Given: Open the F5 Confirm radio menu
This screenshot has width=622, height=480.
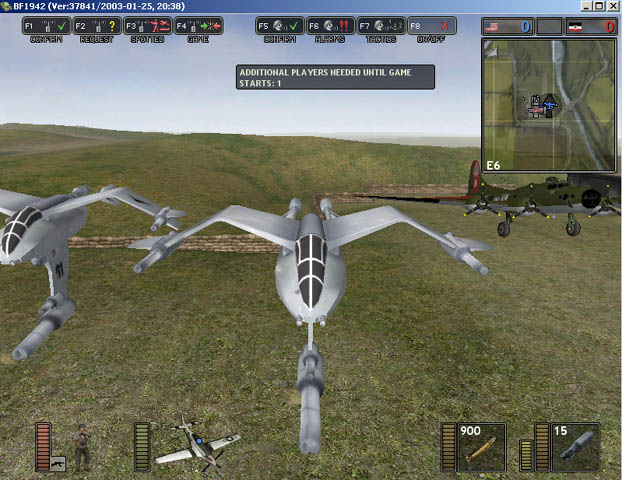Looking at the screenshot, I should tap(279, 27).
